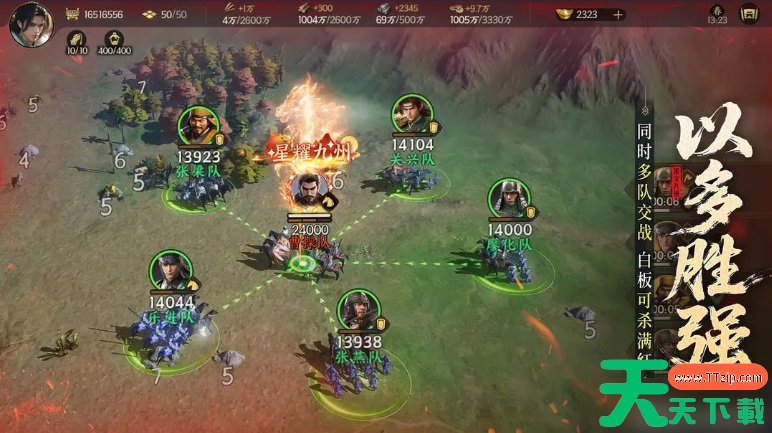
Task: Select the 张梁队 troop portrait
Action: pyautogui.click(x=198, y=126)
